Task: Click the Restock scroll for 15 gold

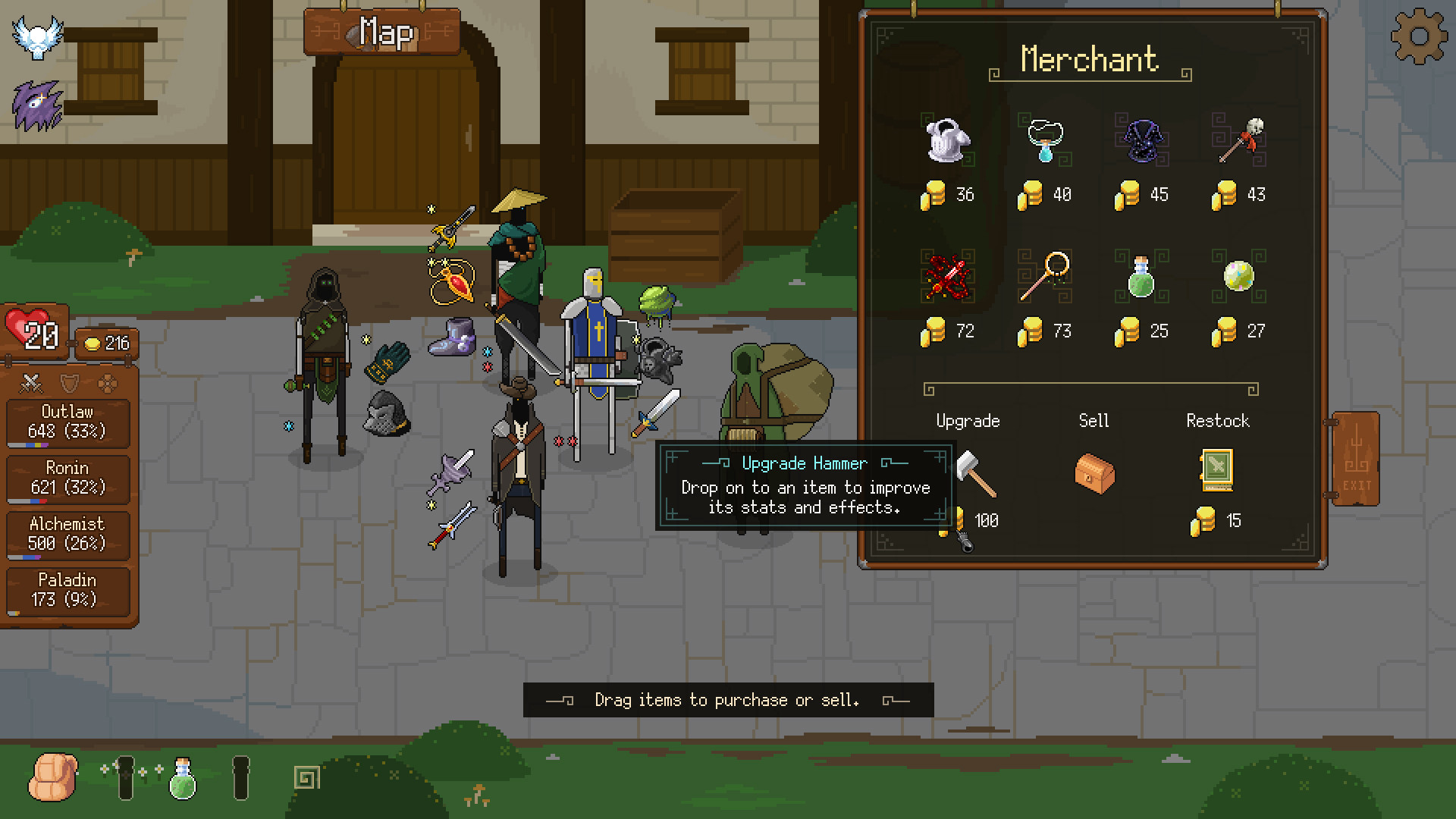Action: coord(1219,470)
